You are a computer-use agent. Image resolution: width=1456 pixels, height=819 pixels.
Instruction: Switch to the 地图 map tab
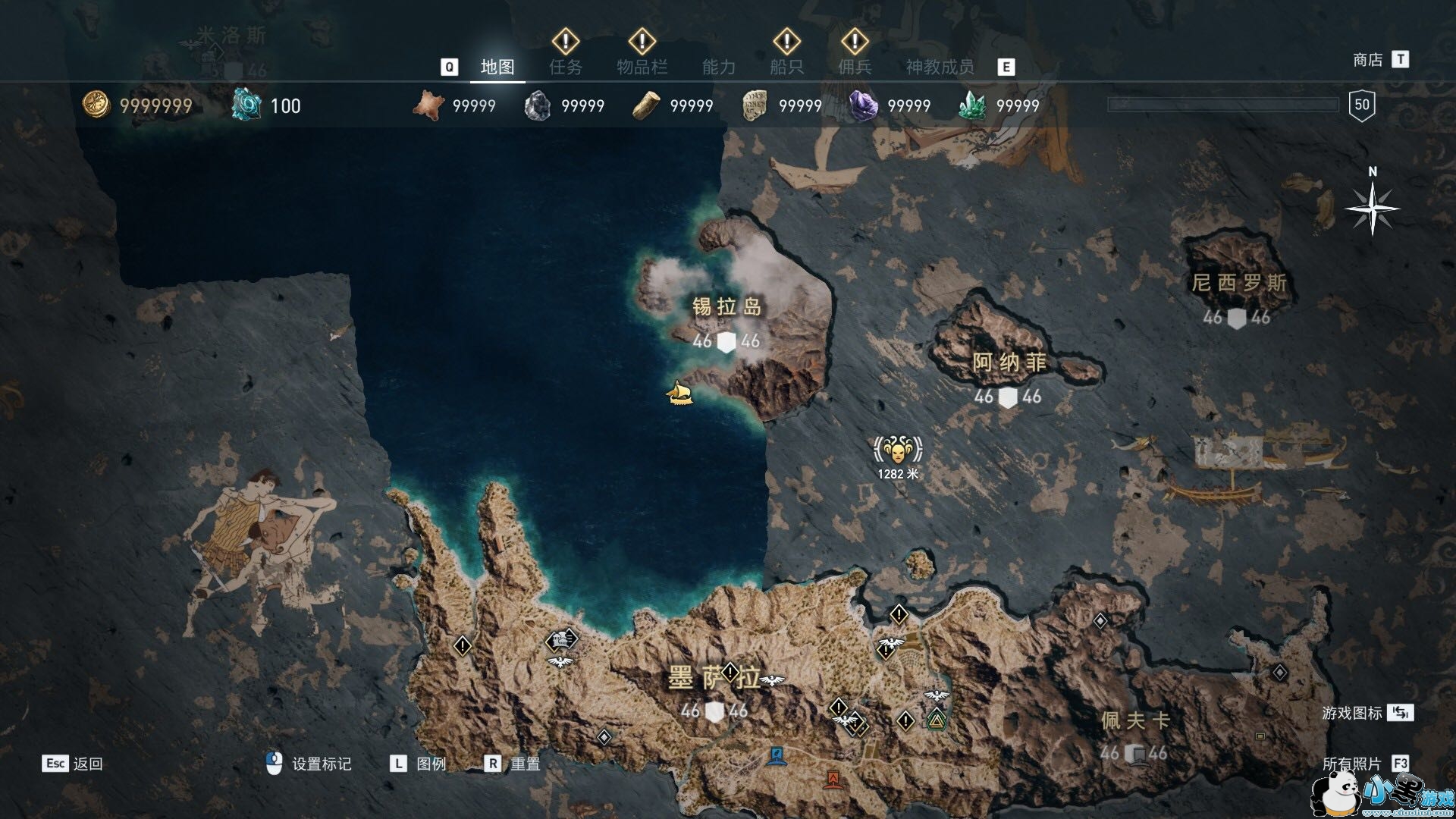(x=497, y=67)
